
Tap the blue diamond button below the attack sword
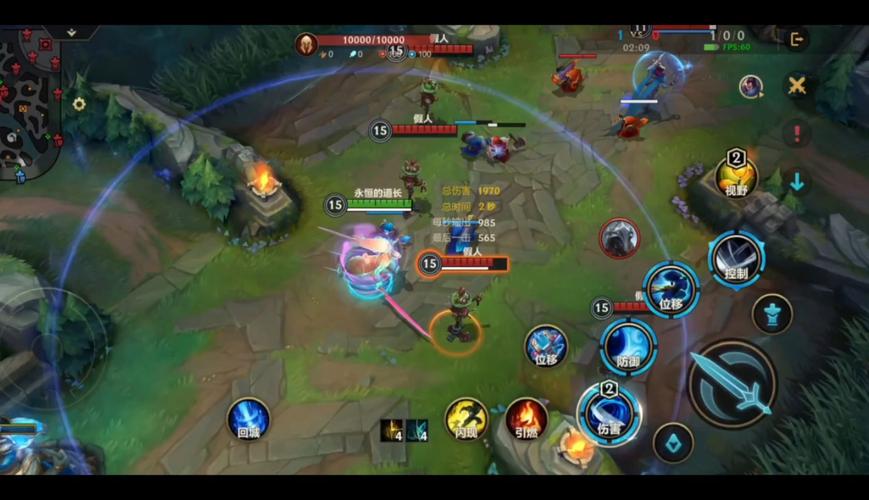click(673, 443)
